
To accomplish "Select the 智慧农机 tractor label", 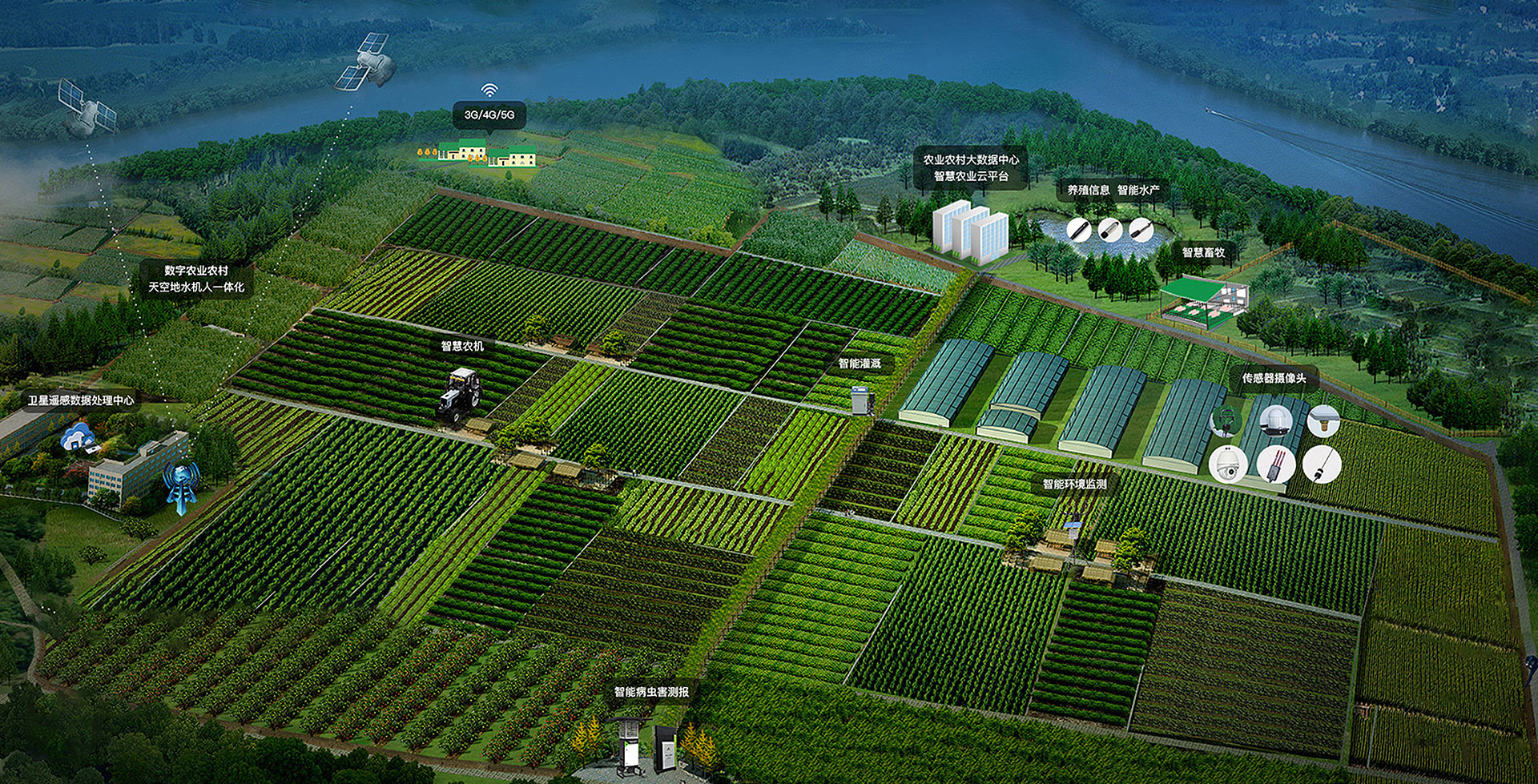I will pyautogui.click(x=462, y=347).
